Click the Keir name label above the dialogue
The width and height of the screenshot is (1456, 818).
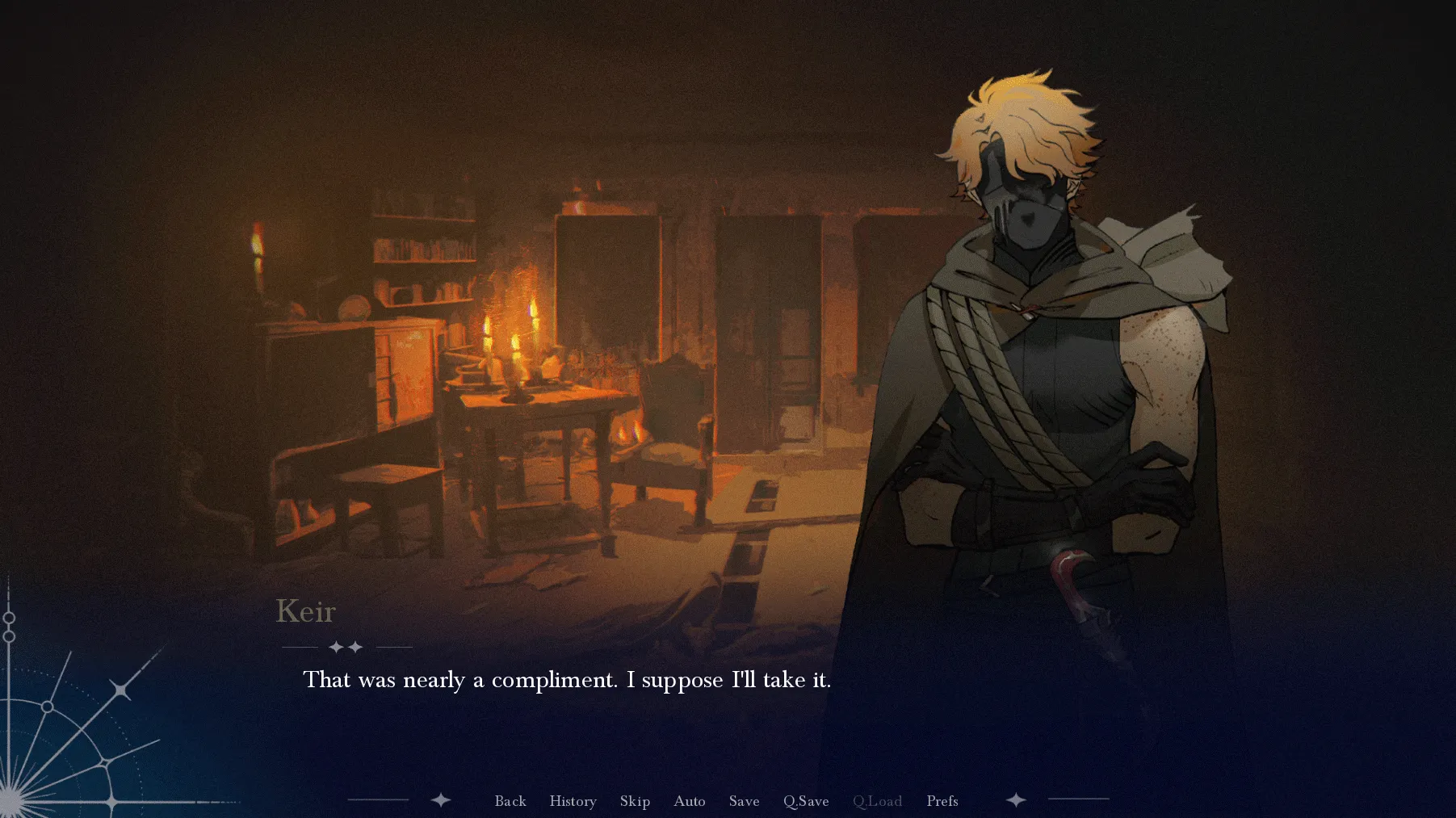[x=307, y=612]
